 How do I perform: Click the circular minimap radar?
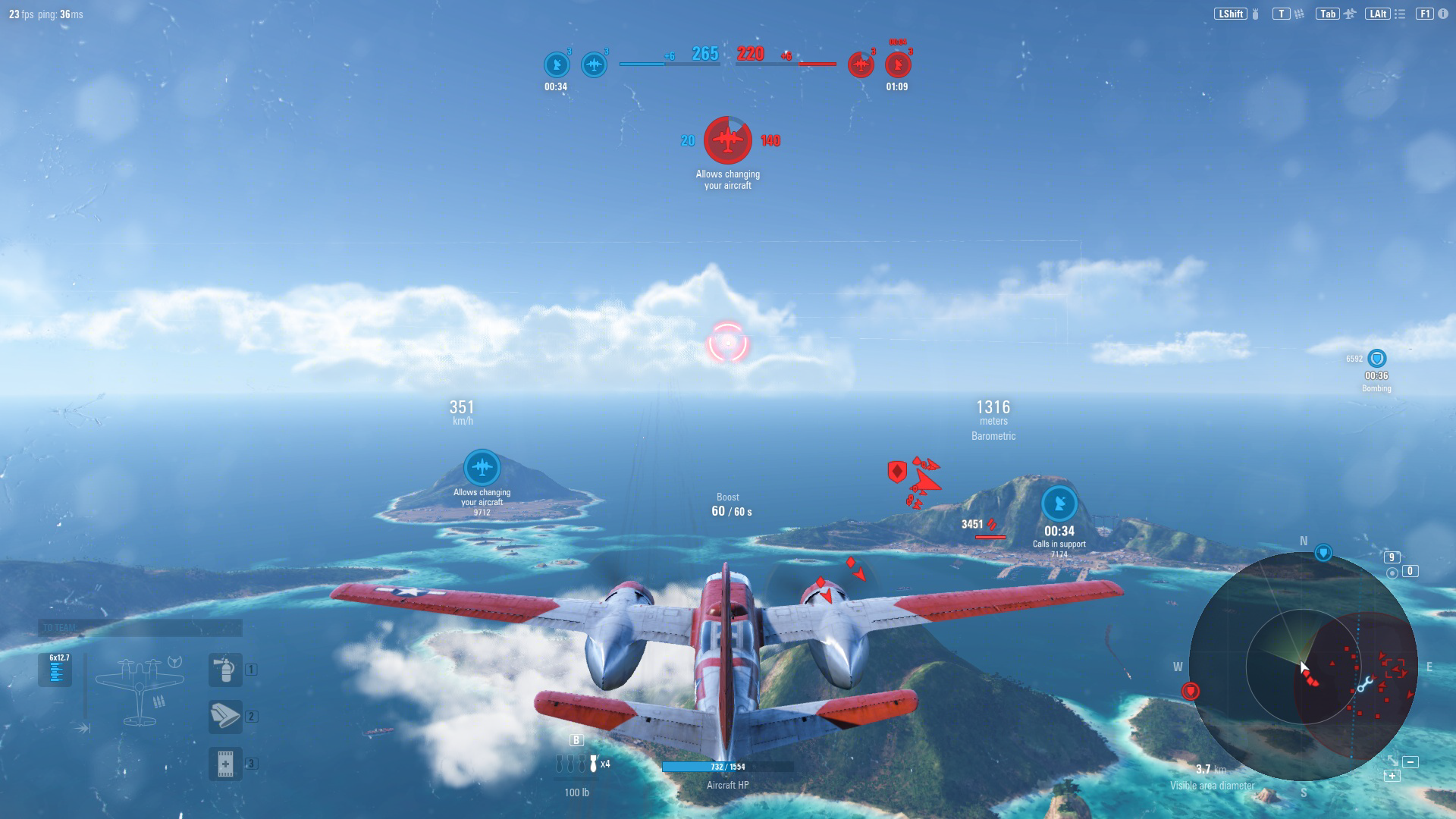tap(1303, 667)
